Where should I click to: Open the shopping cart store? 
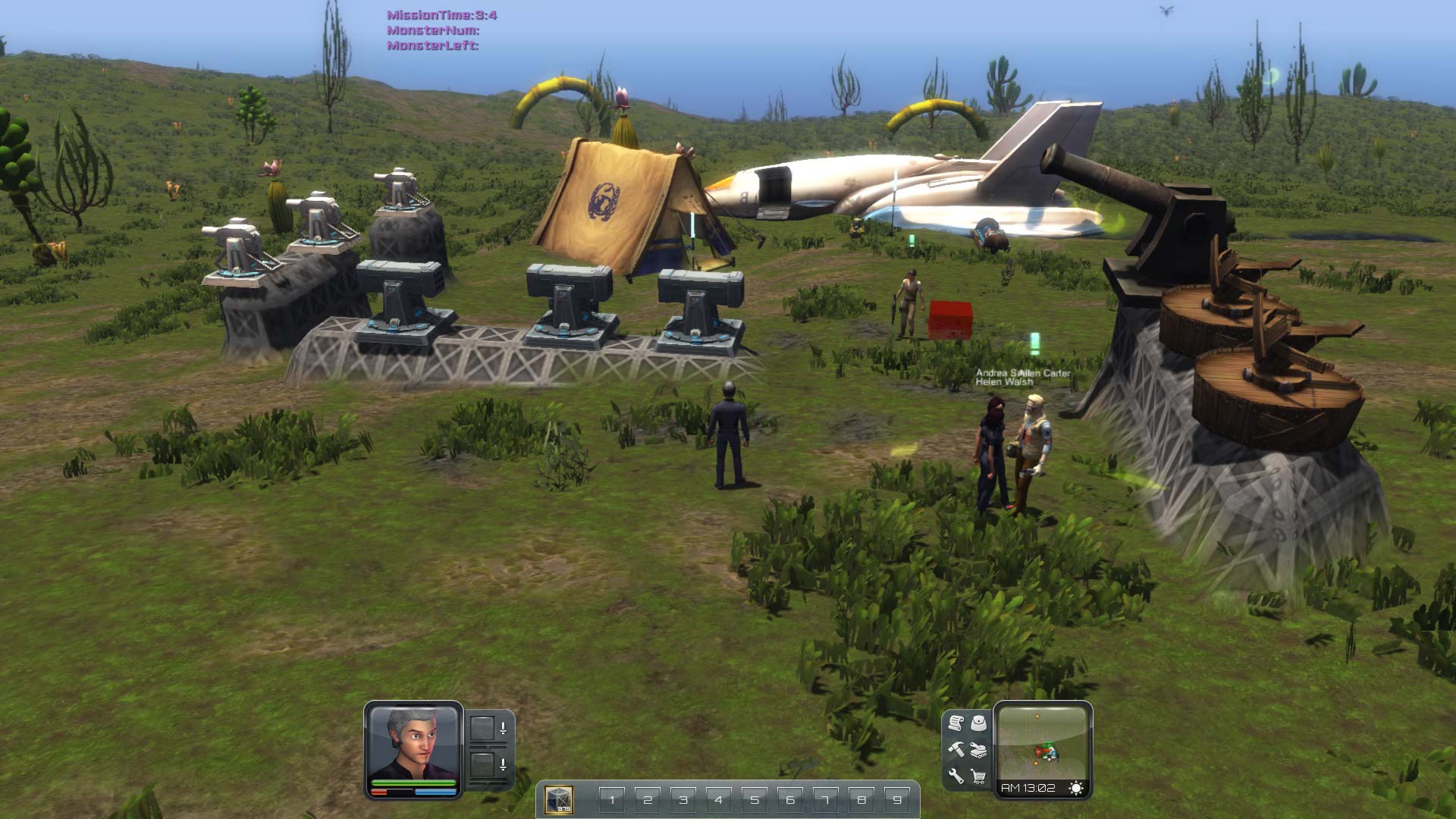pos(979,776)
